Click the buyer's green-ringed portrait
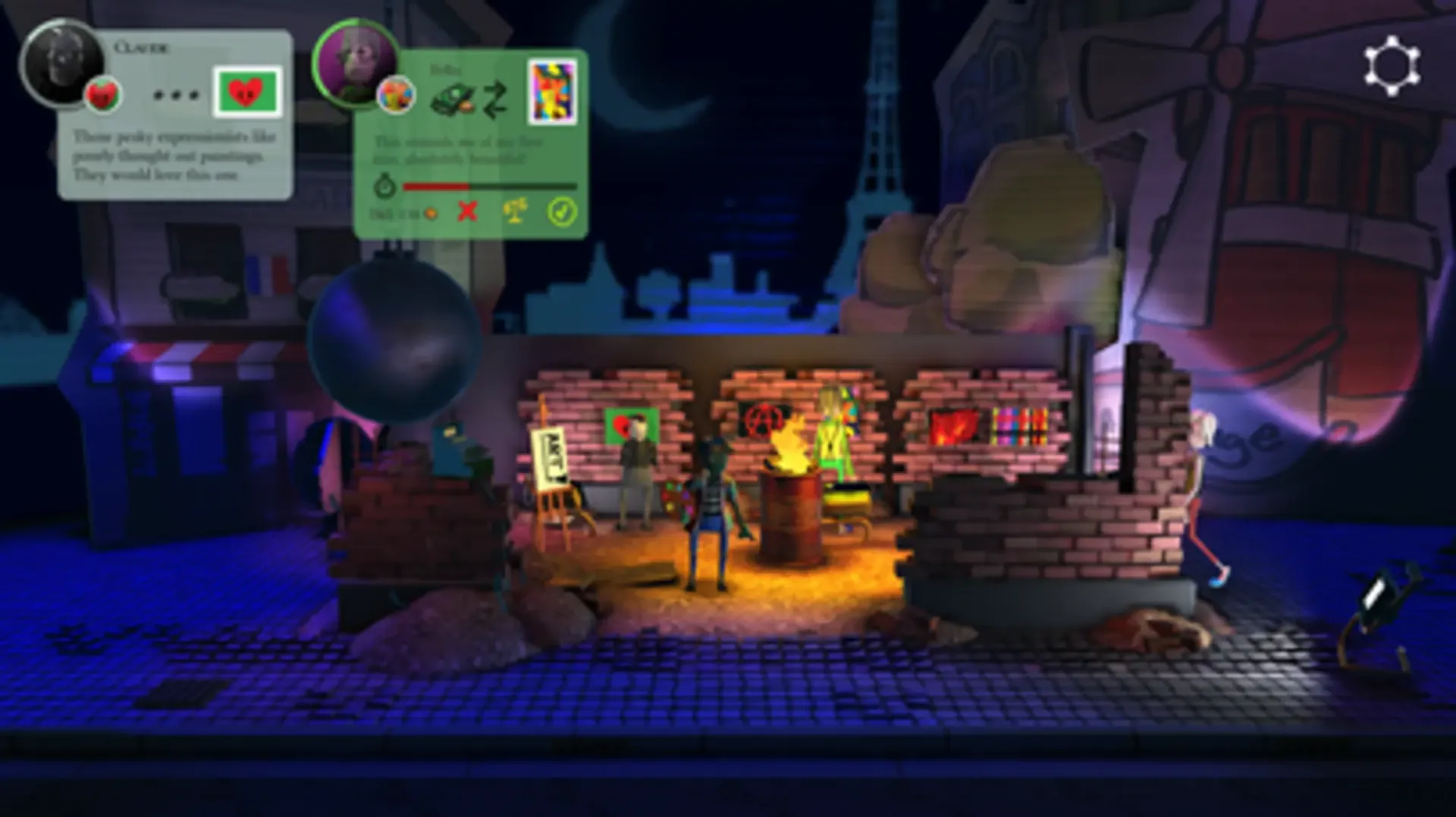Screen dimensions: 1456x817 pos(356,64)
